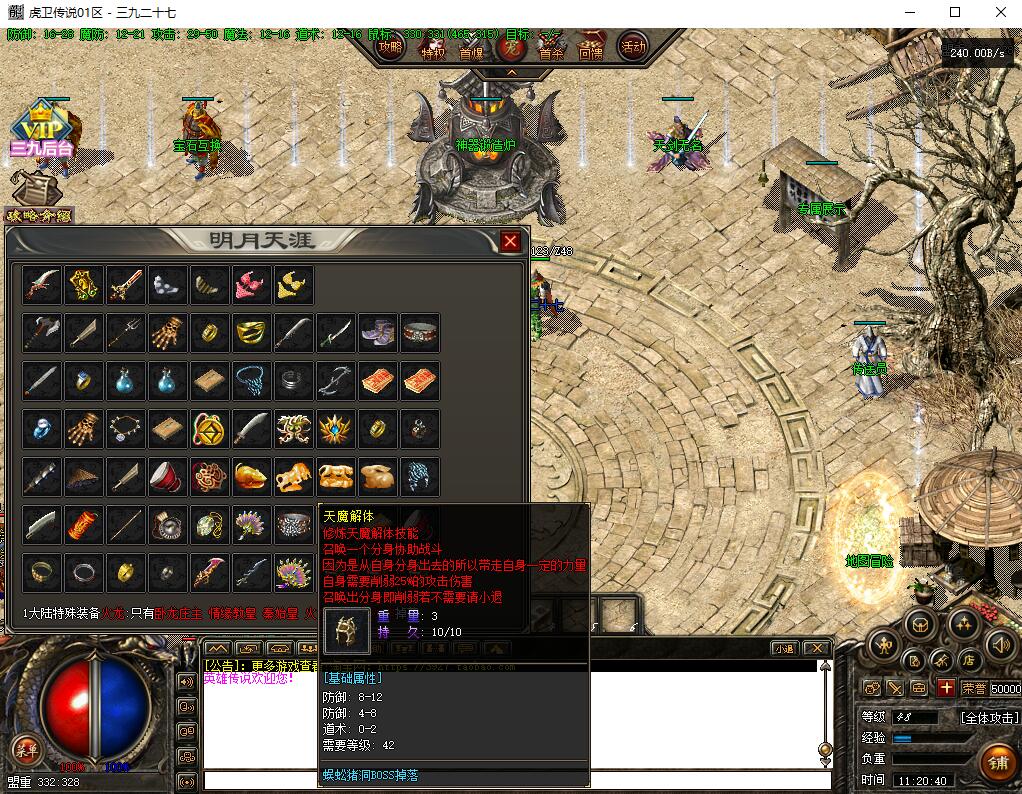Open the 店 shop round button
Image resolution: width=1022 pixels, height=794 pixels.
click(x=968, y=659)
